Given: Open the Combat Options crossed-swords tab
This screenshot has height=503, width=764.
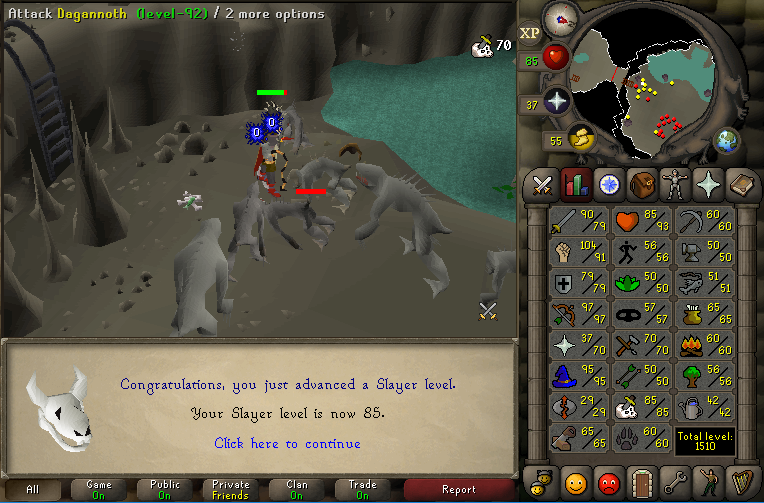Looking at the screenshot, I should [543, 184].
